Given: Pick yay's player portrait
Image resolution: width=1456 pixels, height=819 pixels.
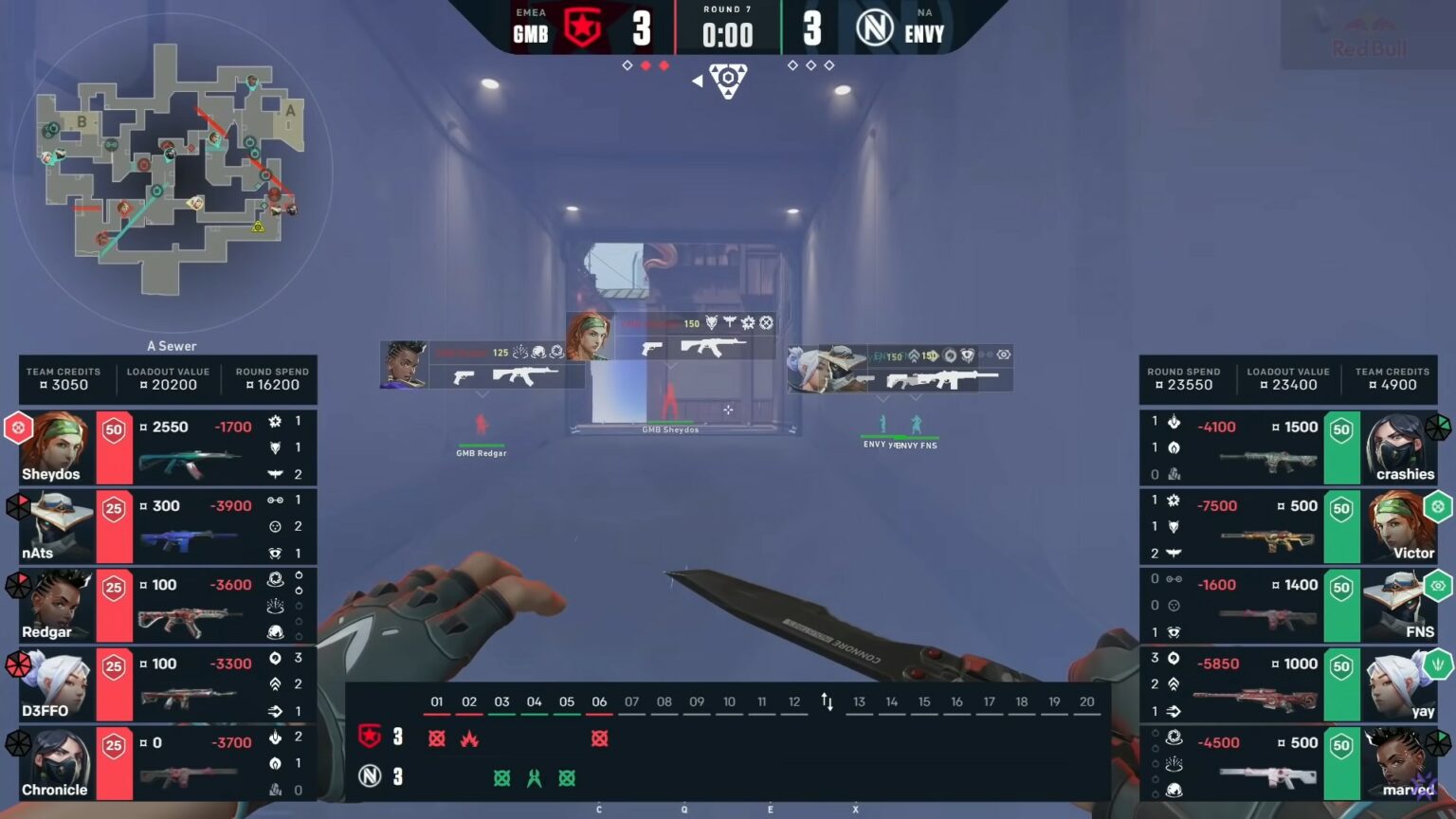Looking at the screenshot, I should click(1399, 684).
